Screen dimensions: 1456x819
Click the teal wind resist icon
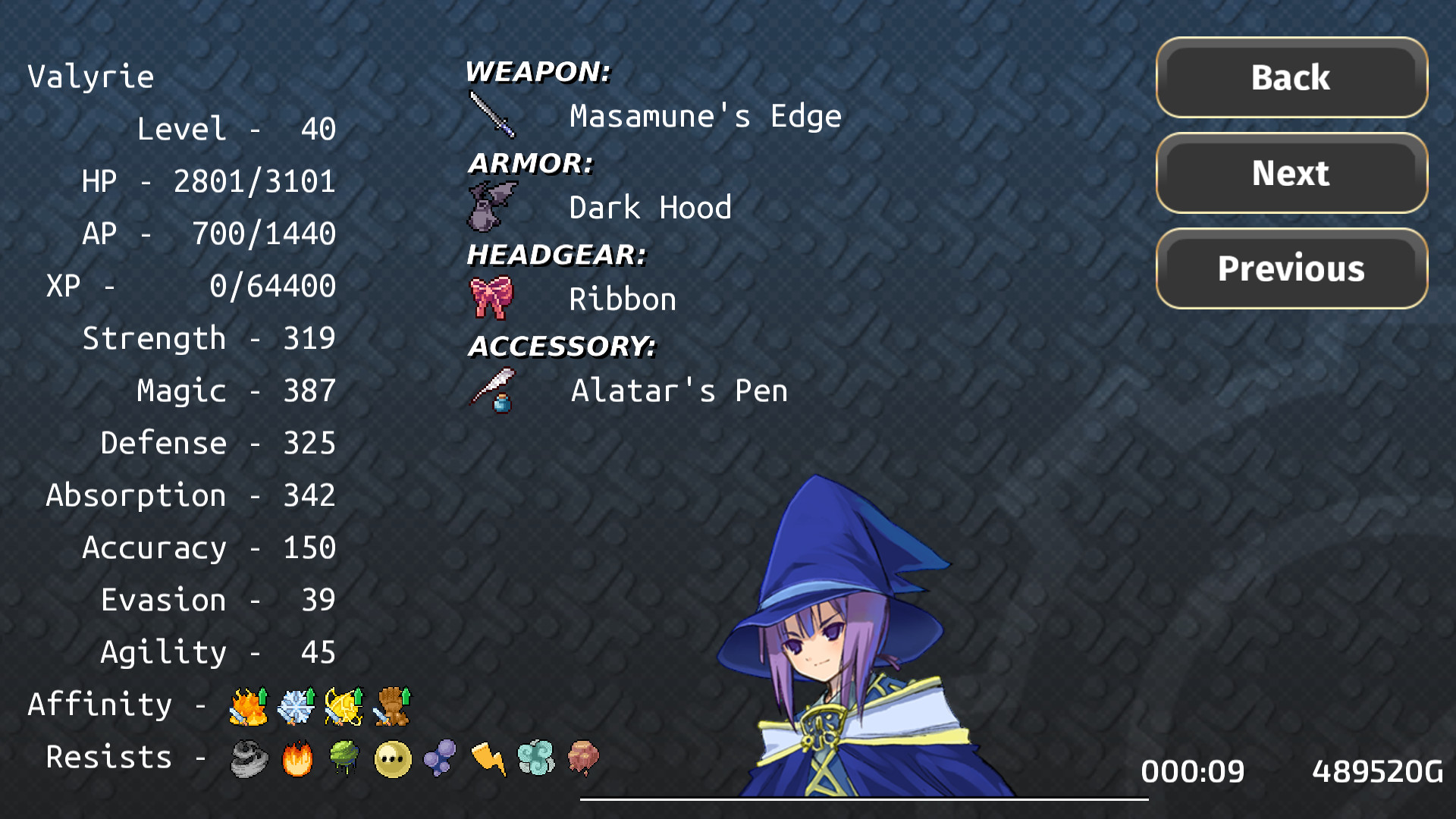537,757
